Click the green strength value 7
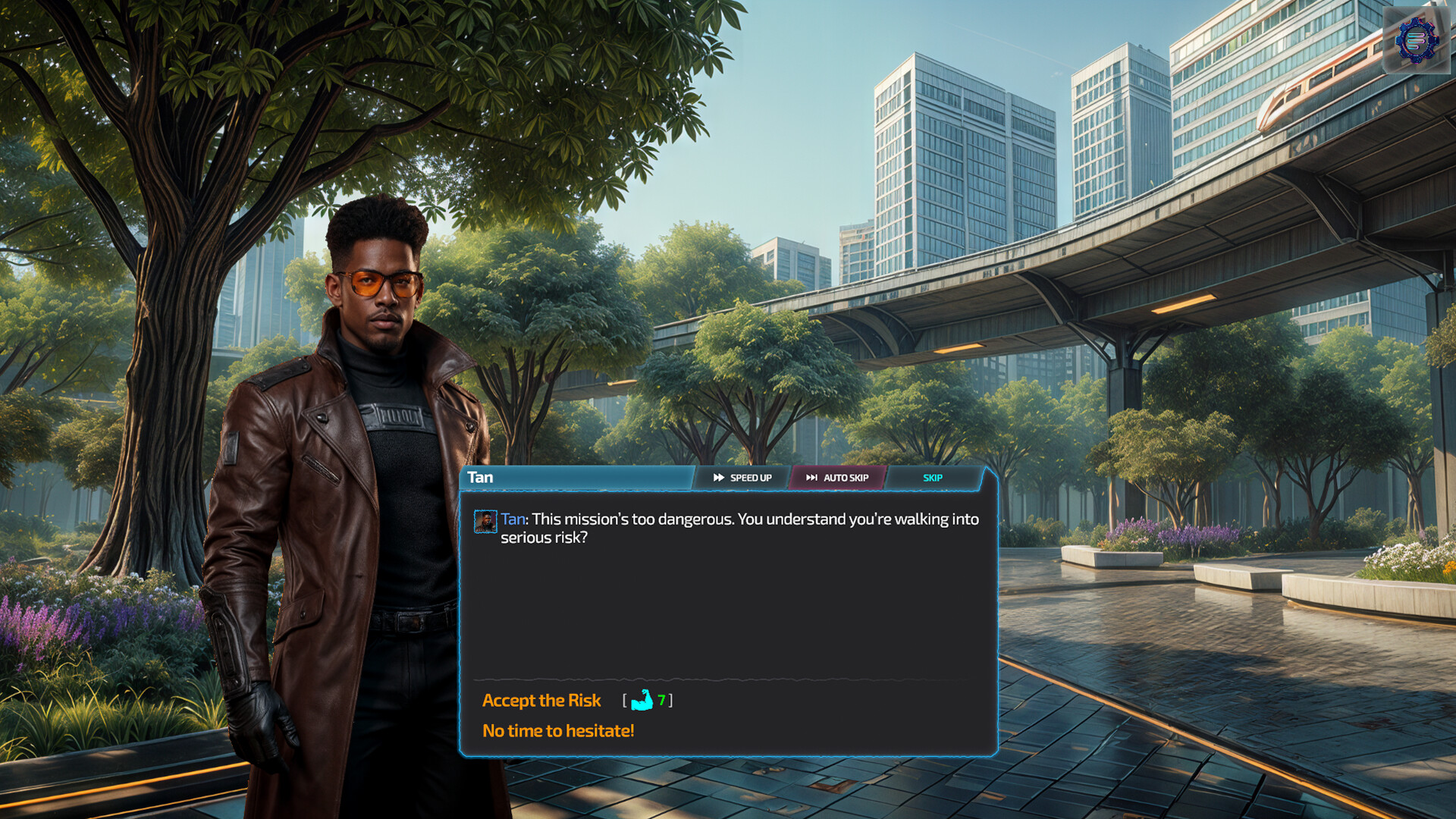The height and width of the screenshot is (819, 1456). pos(662,701)
